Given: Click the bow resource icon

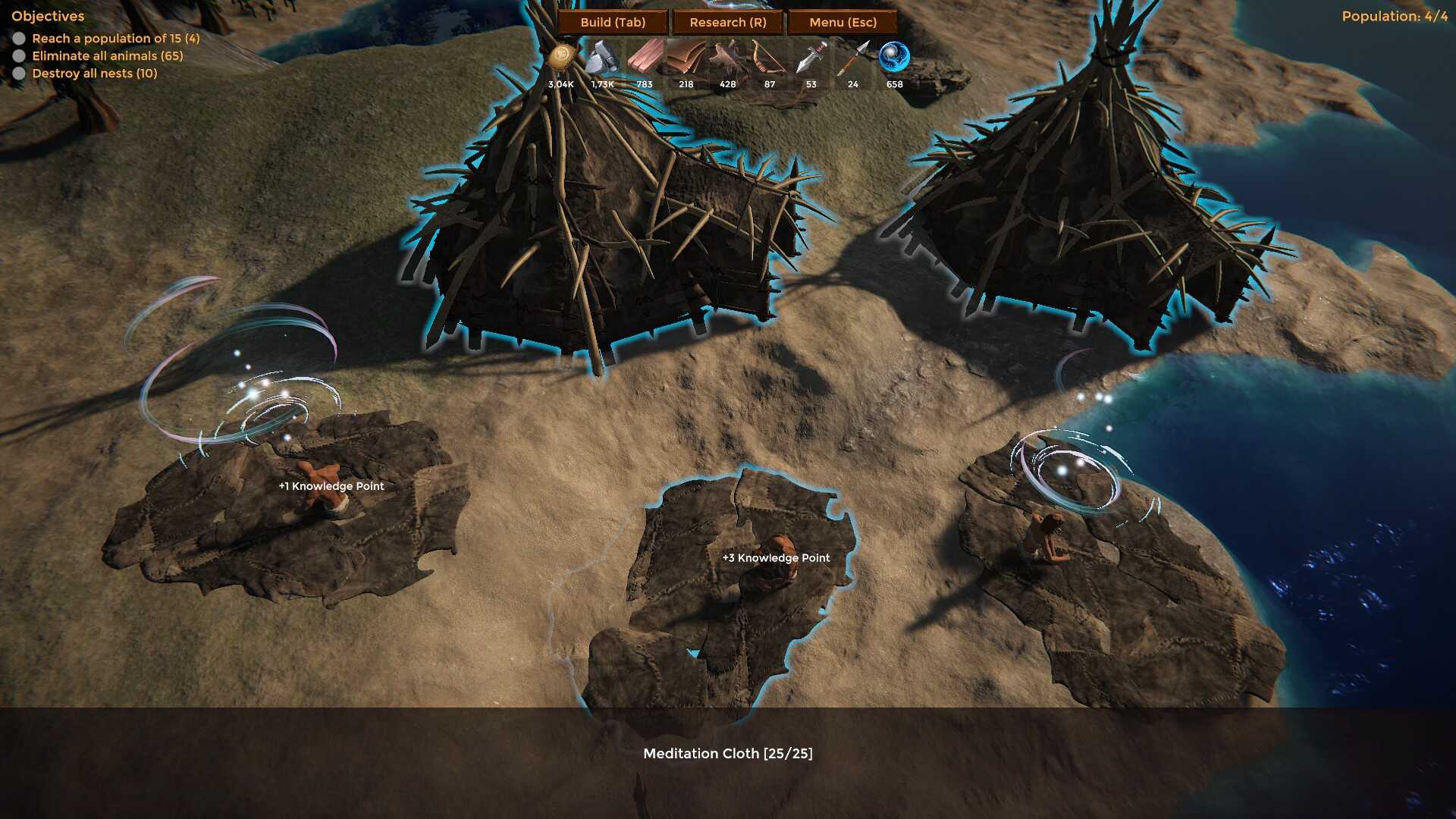Looking at the screenshot, I should click(x=769, y=58).
